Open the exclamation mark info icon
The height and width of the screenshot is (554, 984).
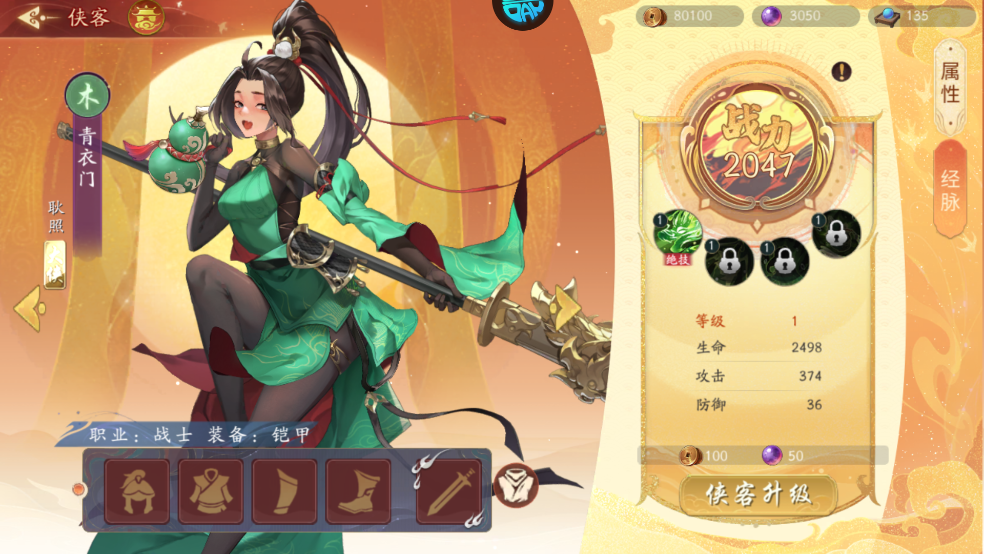click(842, 71)
